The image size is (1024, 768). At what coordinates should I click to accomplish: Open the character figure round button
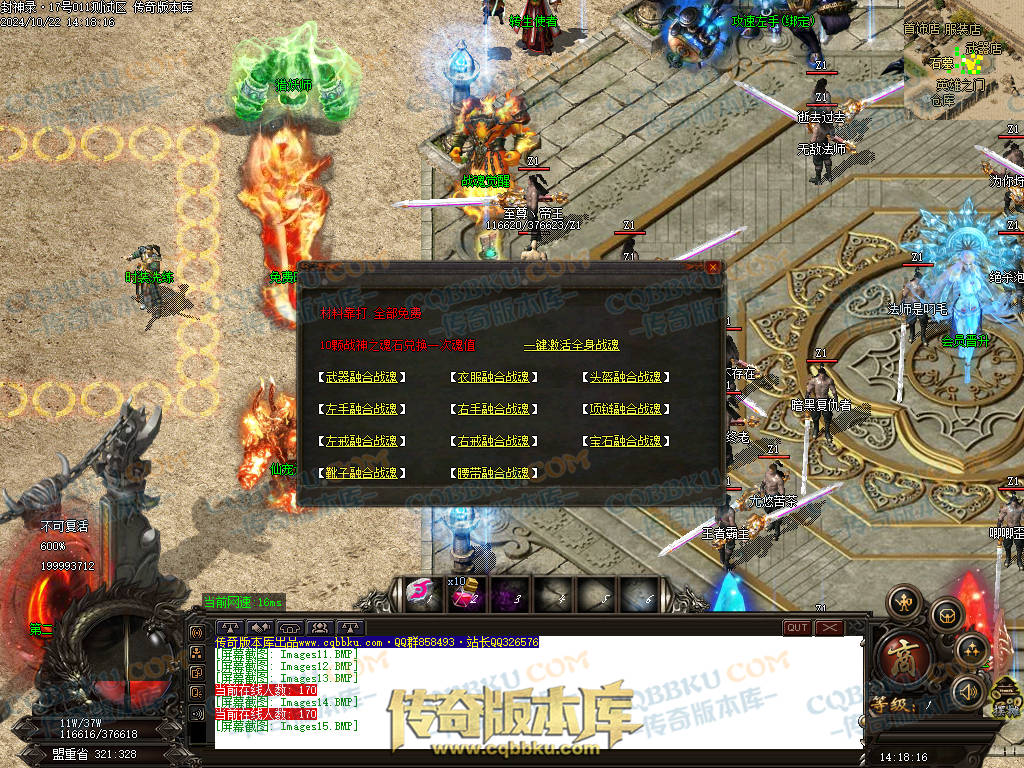[905, 602]
